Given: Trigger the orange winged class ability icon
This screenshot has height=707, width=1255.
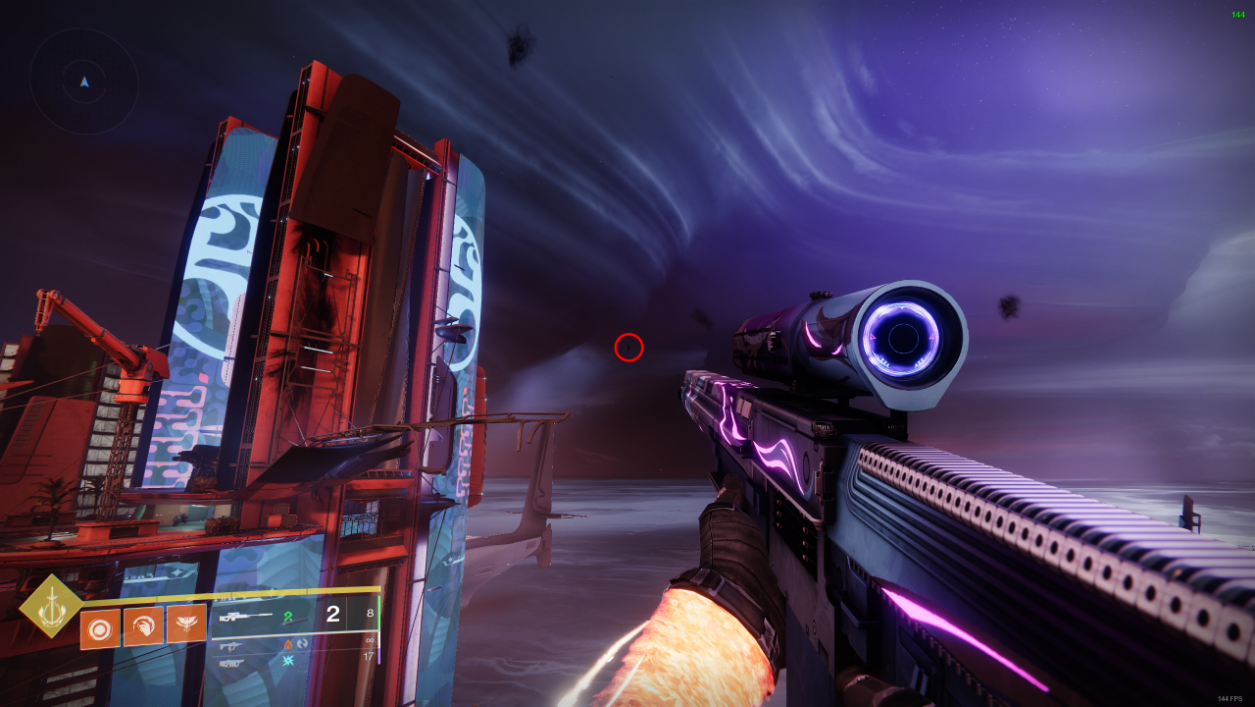Looking at the screenshot, I should pos(186,625).
